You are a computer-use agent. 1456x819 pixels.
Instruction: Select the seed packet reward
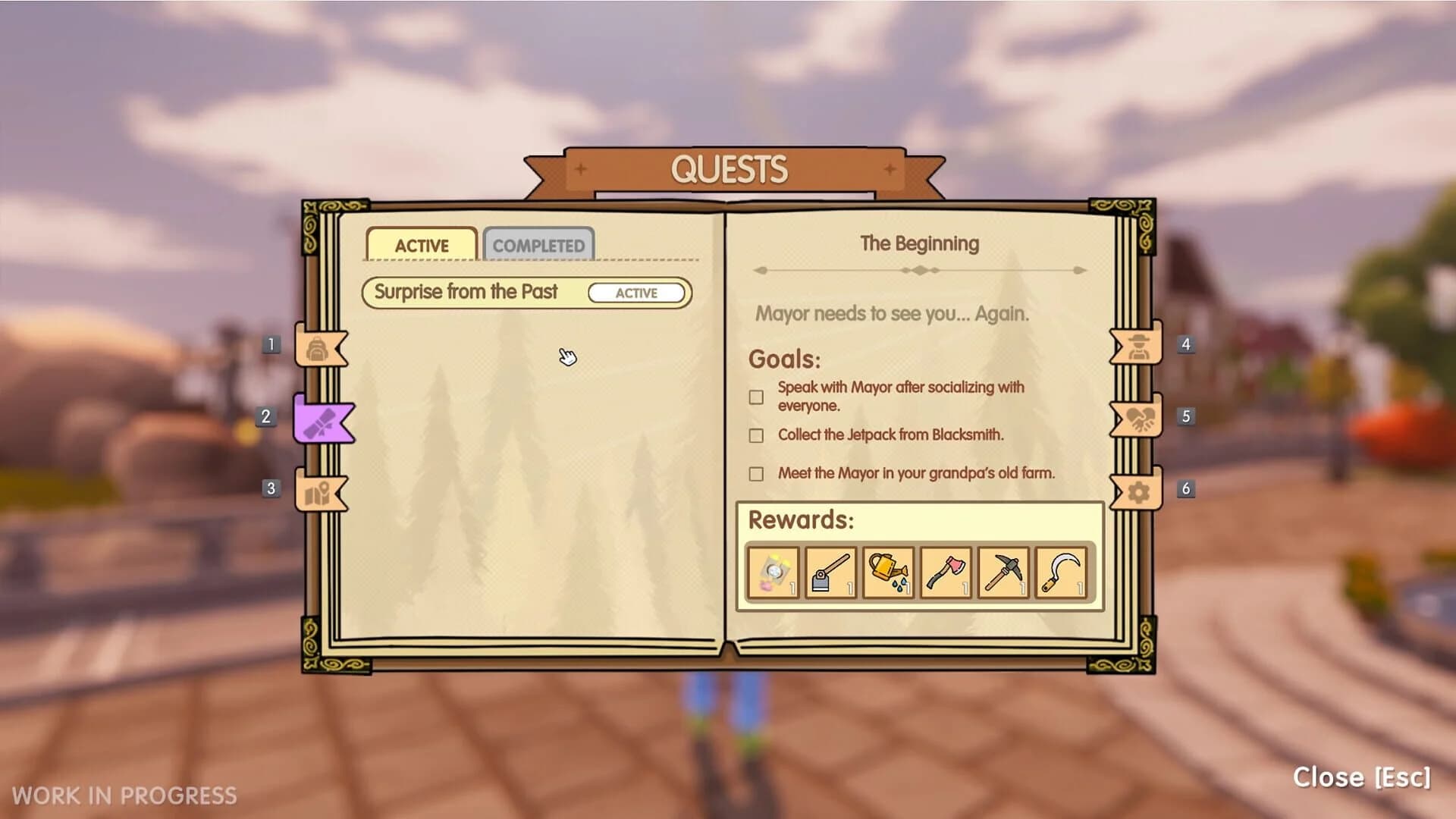click(773, 573)
